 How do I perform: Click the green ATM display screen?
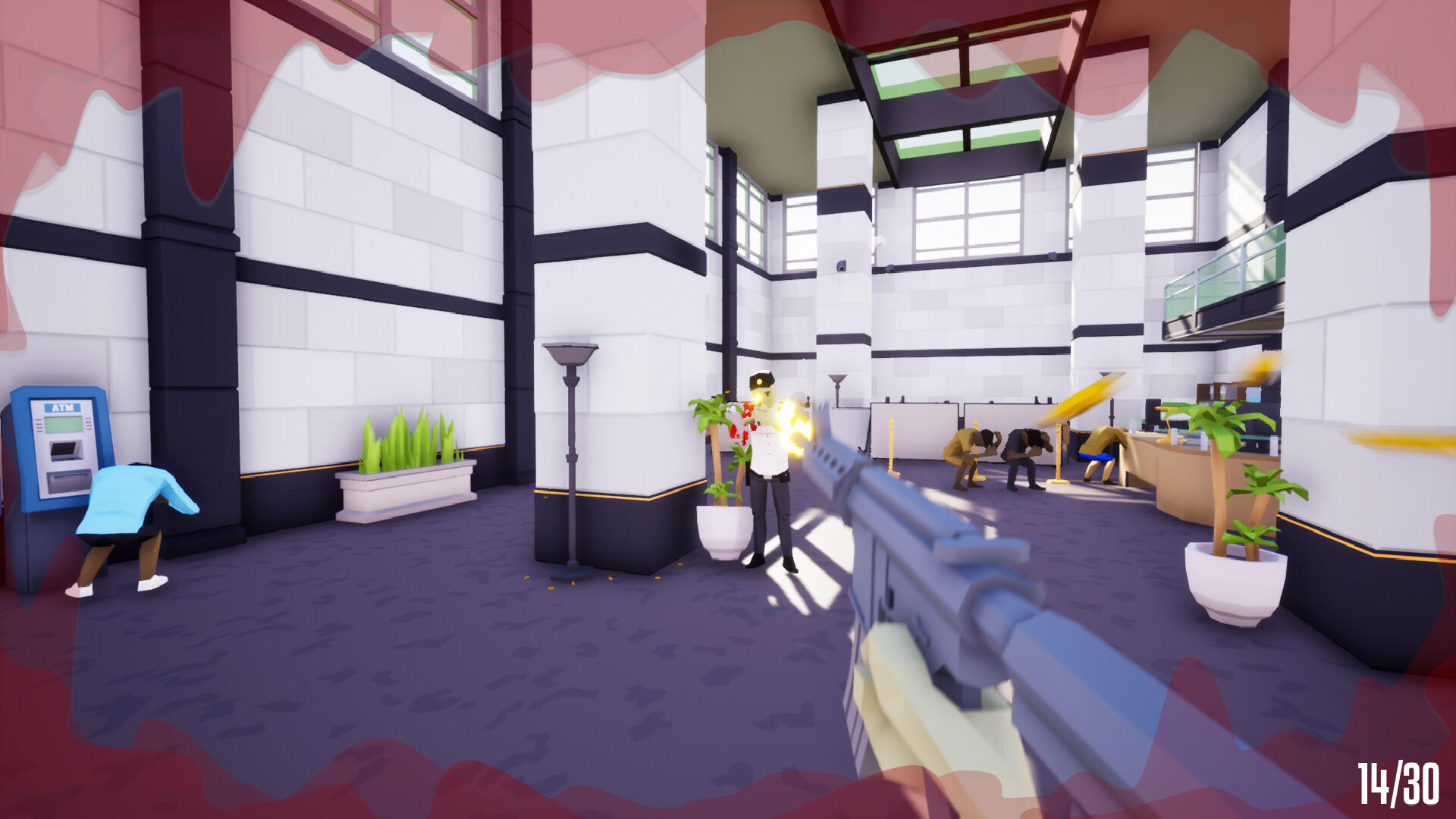point(64,424)
